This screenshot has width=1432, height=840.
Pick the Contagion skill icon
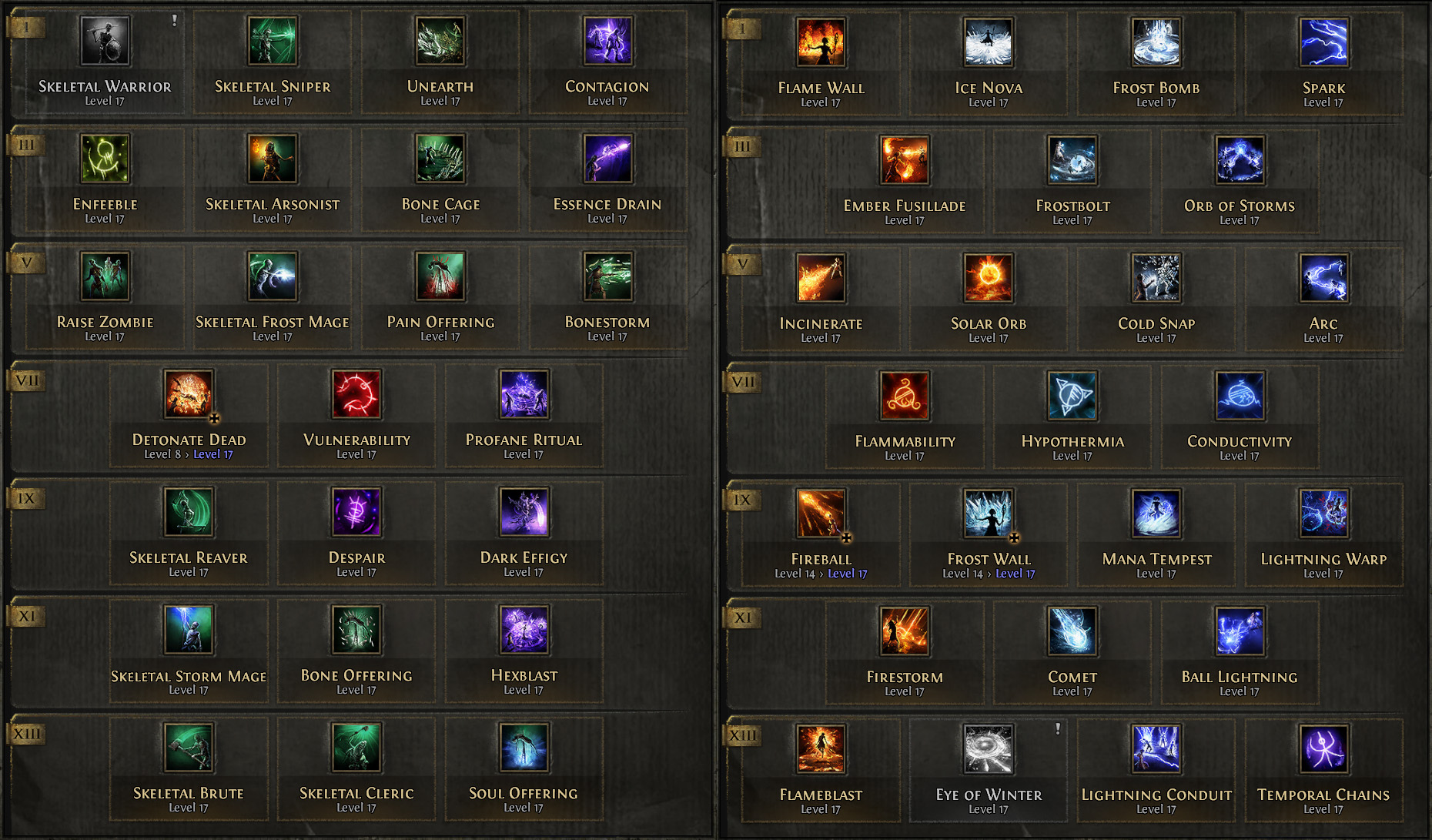[607, 44]
